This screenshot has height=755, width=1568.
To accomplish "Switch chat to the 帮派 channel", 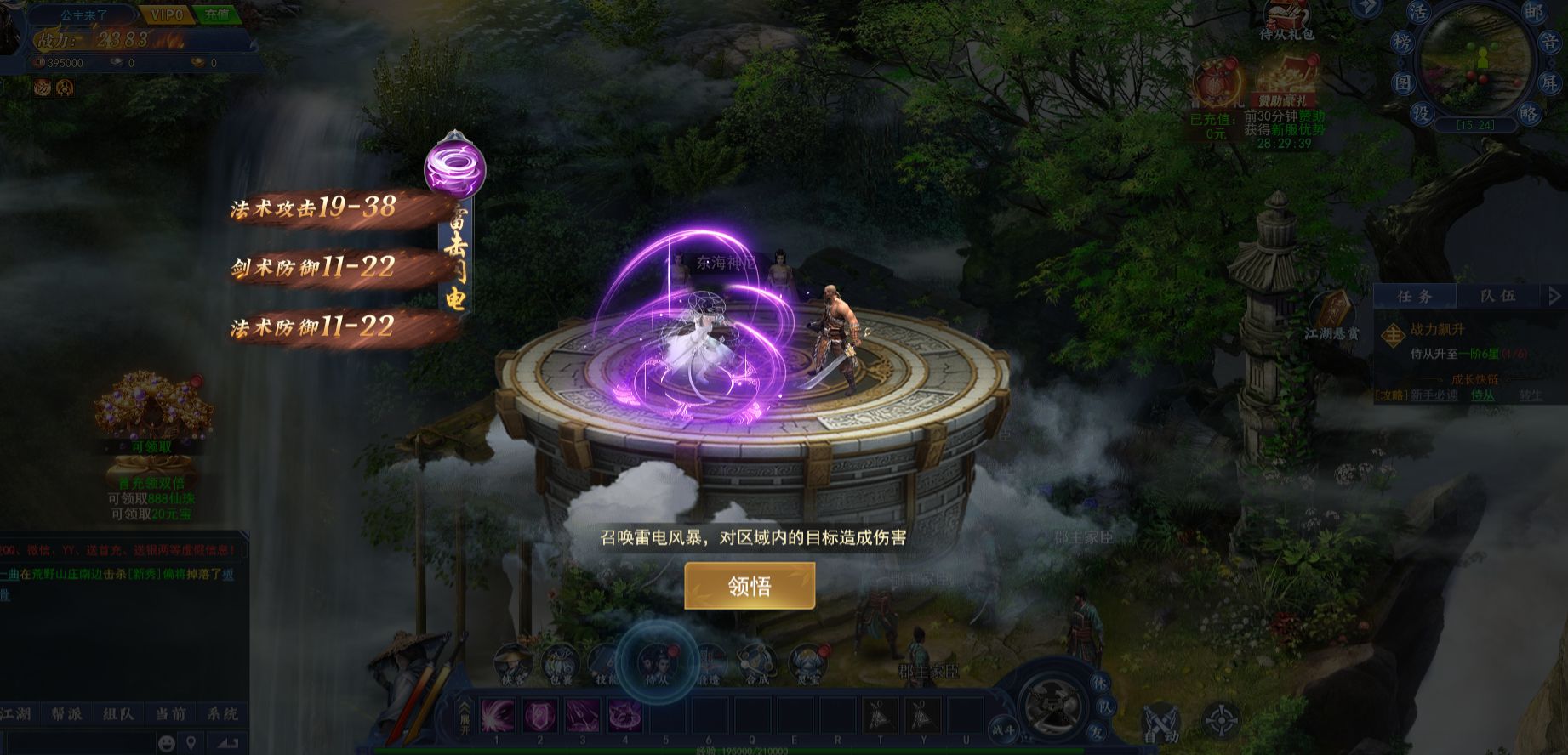I will [x=66, y=714].
